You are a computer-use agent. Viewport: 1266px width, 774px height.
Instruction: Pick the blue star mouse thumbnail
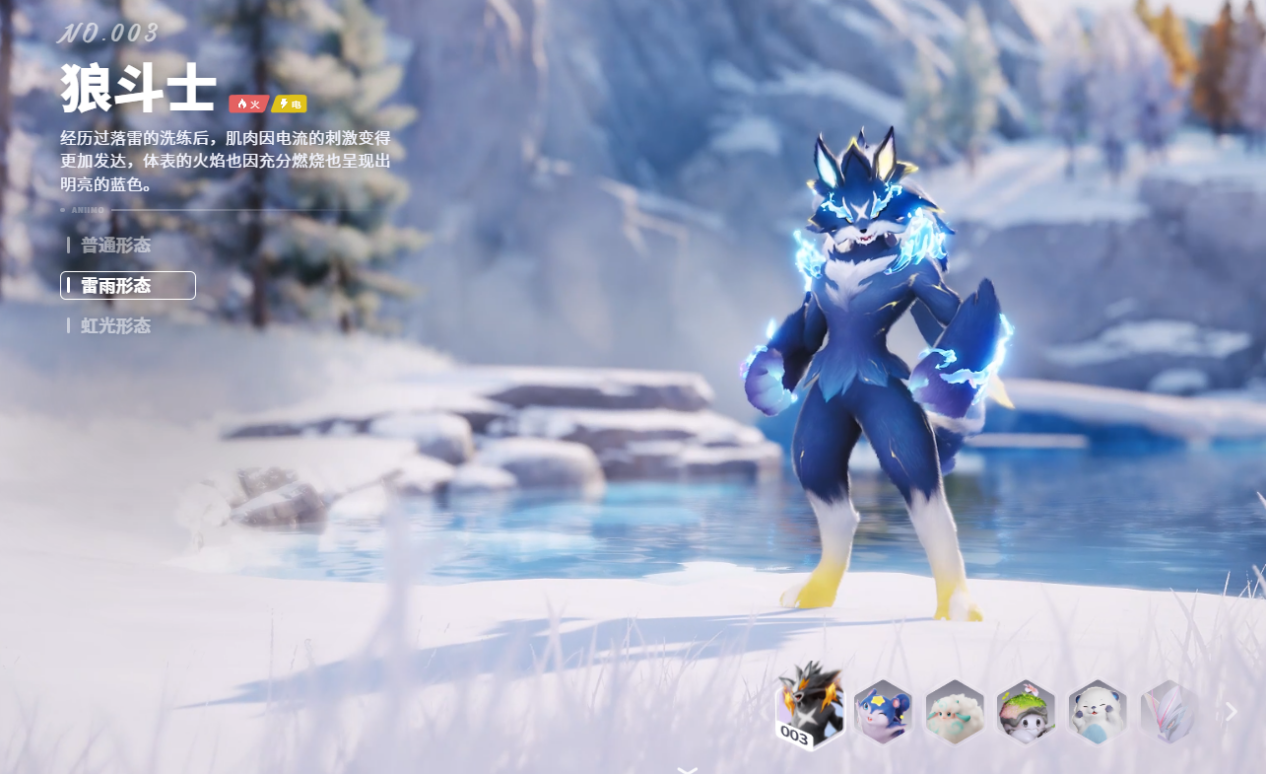883,712
